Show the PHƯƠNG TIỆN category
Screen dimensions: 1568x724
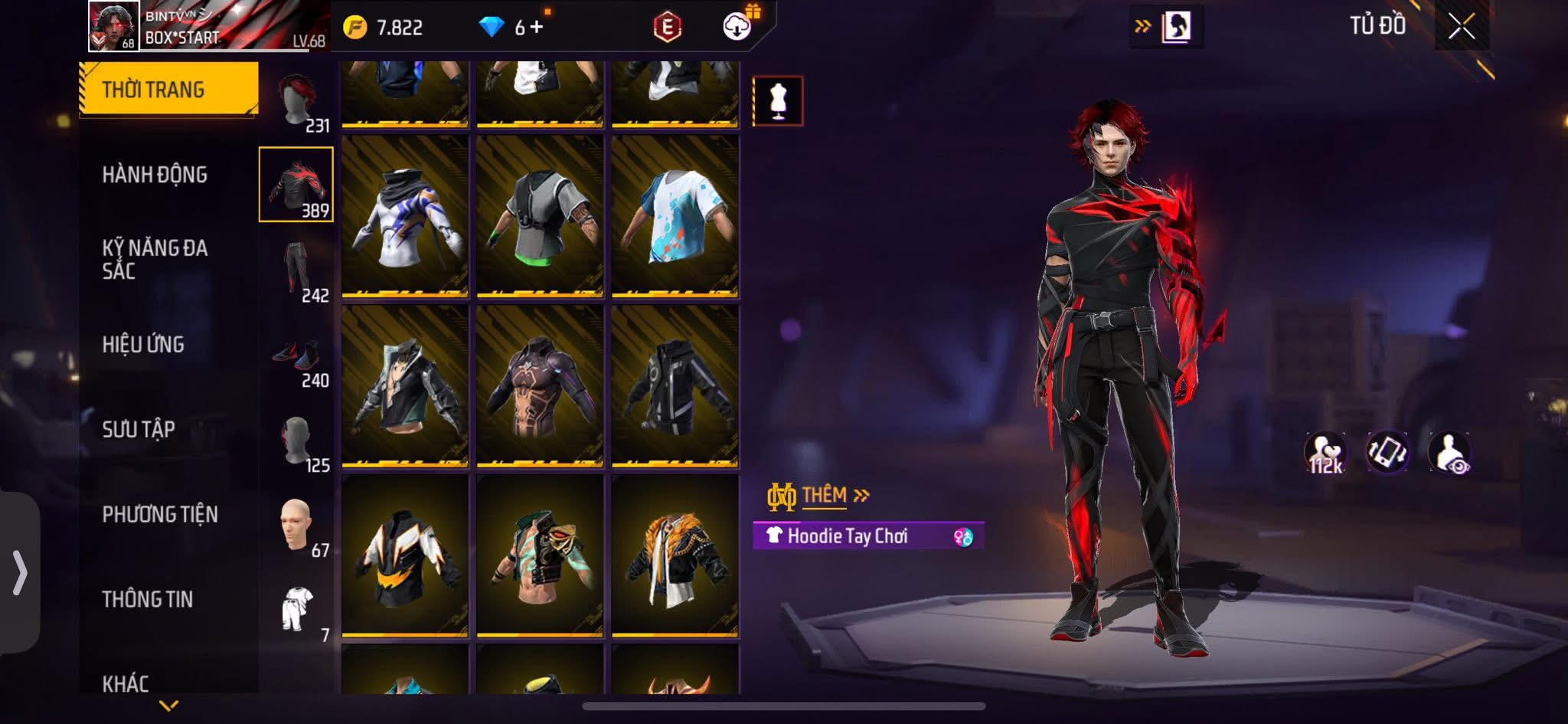click(160, 514)
